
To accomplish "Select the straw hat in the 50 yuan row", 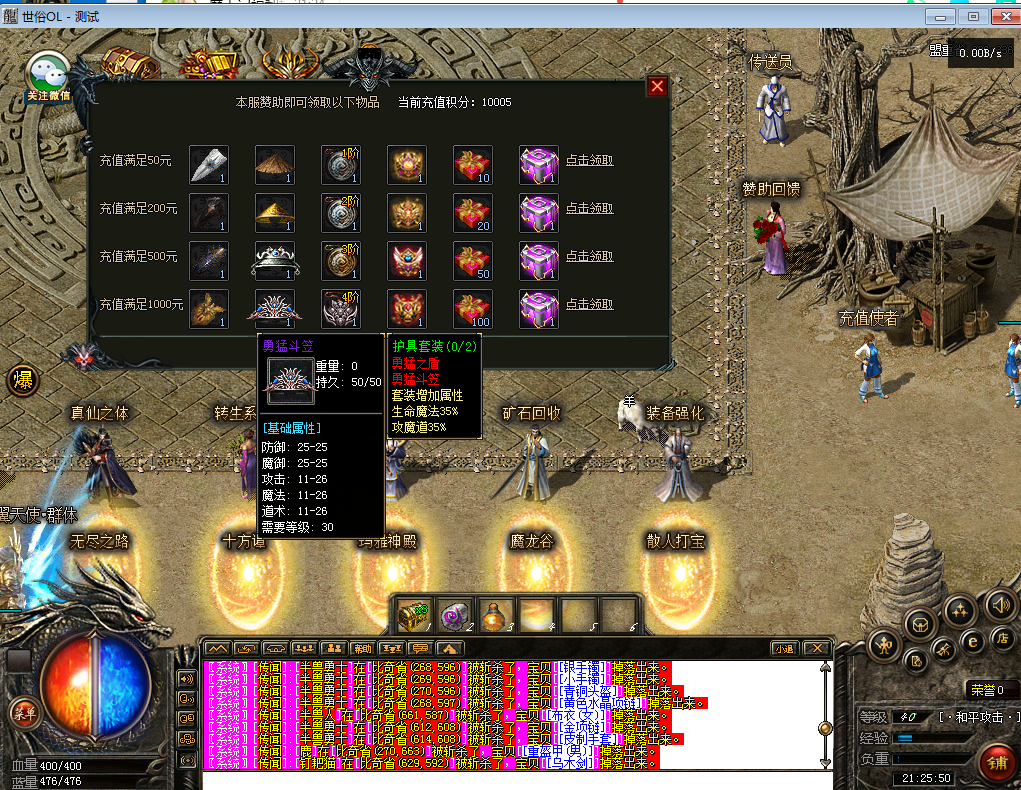I will (x=274, y=164).
